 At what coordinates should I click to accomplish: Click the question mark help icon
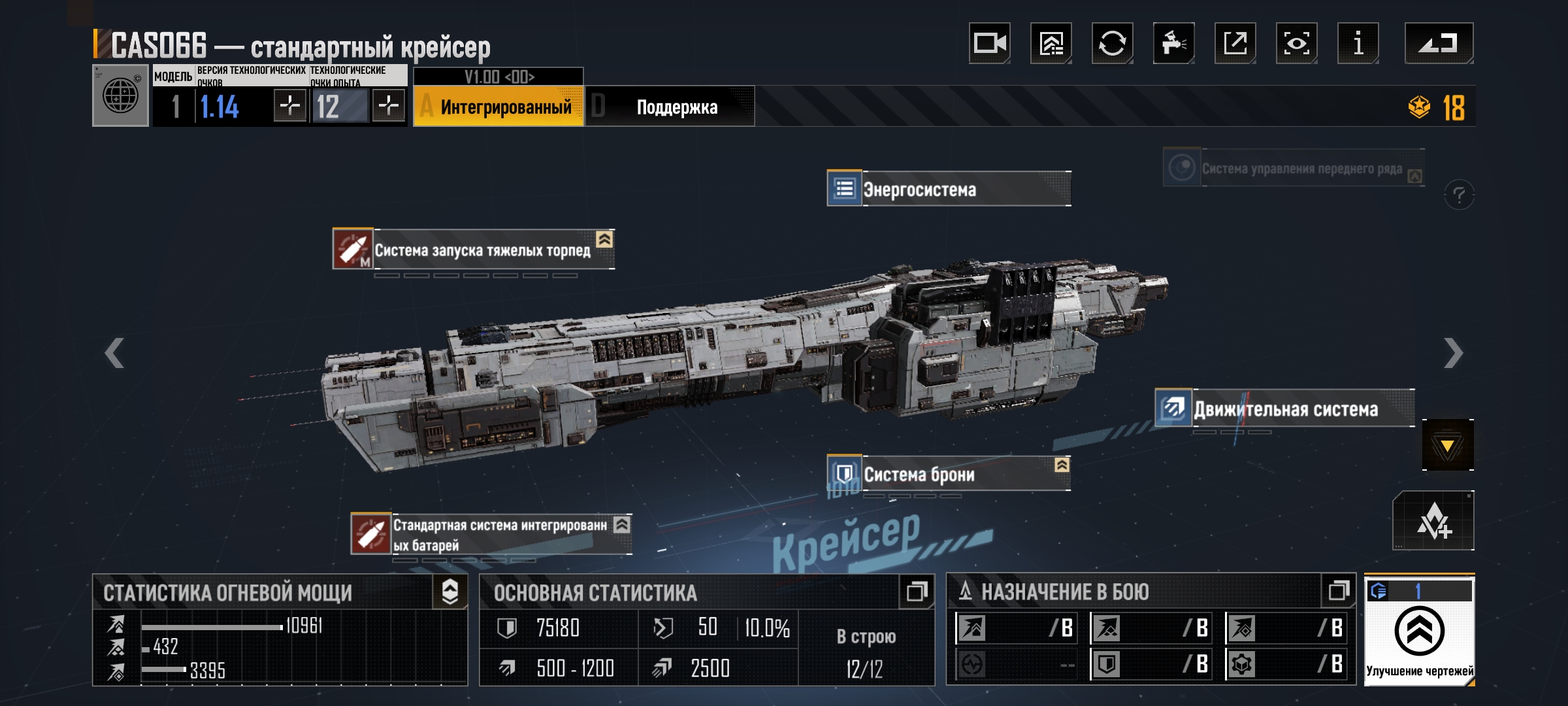(1459, 195)
